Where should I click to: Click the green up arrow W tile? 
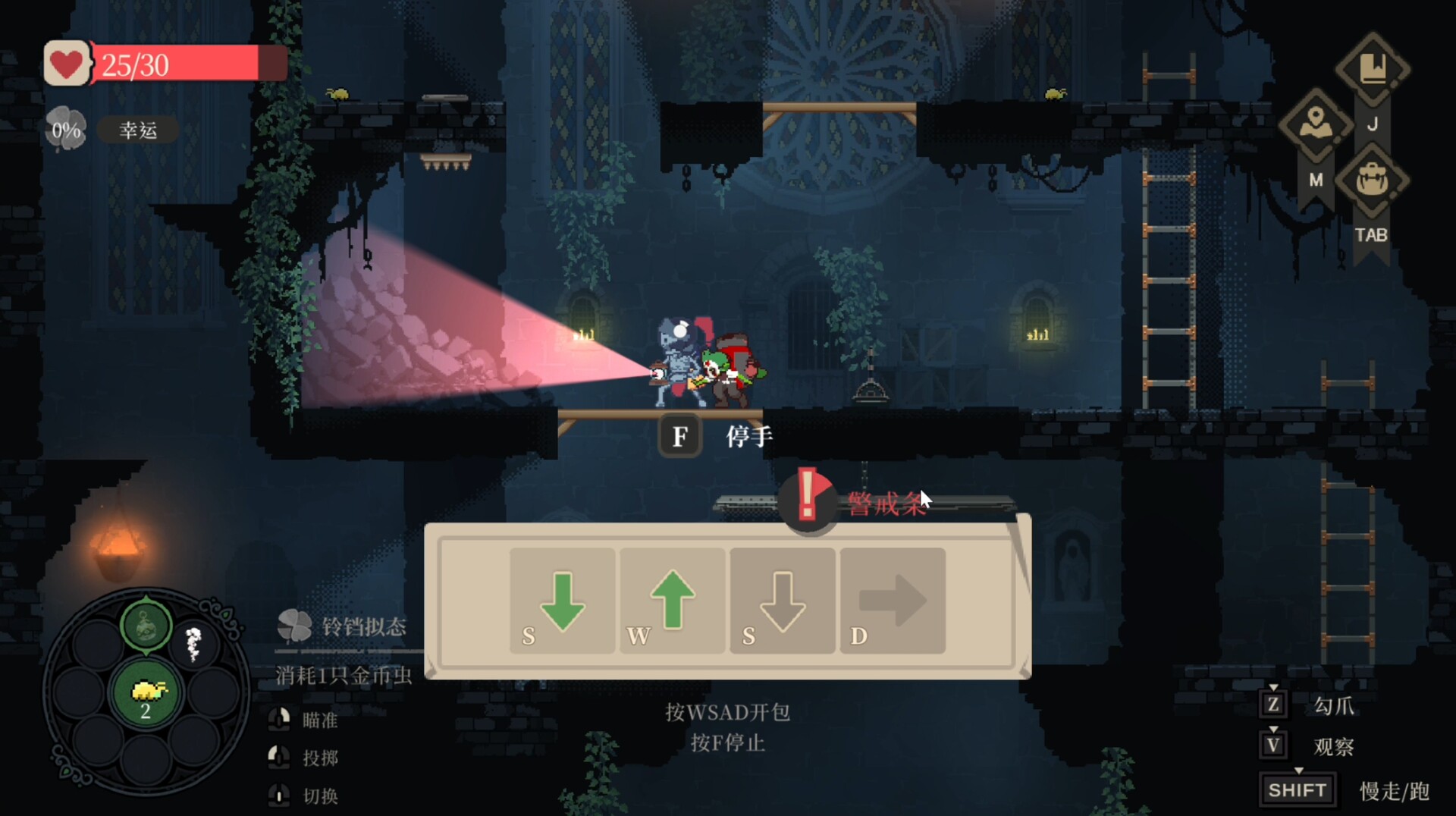click(x=672, y=601)
